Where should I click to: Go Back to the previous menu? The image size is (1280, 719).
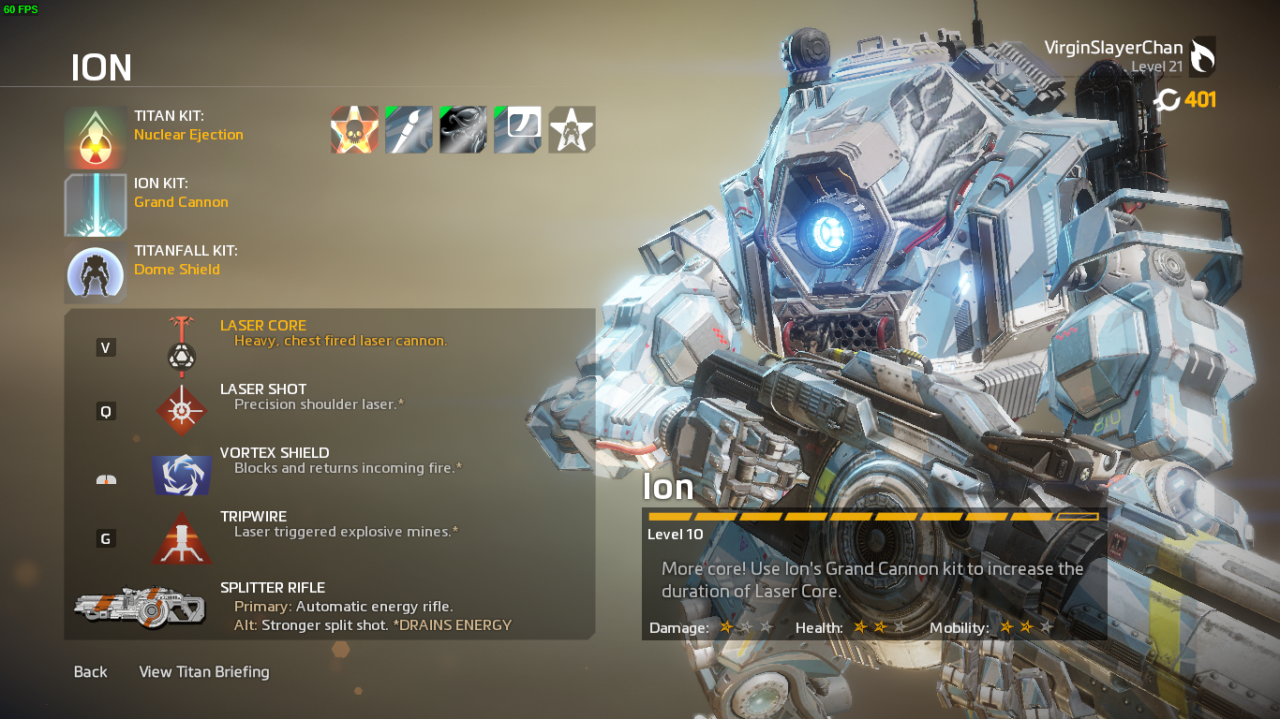tap(90, 672)
